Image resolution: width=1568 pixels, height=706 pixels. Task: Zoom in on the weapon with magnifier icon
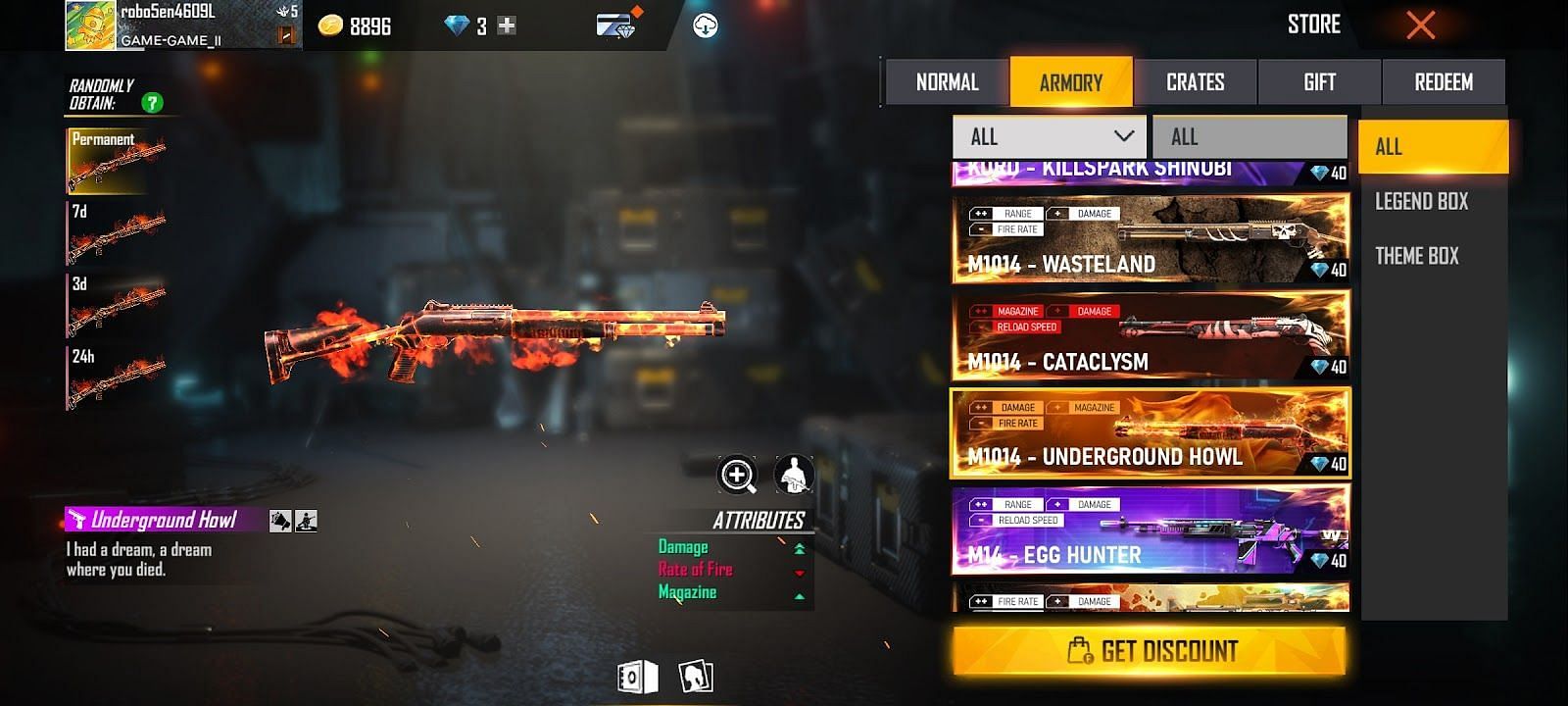pos(738,476)
